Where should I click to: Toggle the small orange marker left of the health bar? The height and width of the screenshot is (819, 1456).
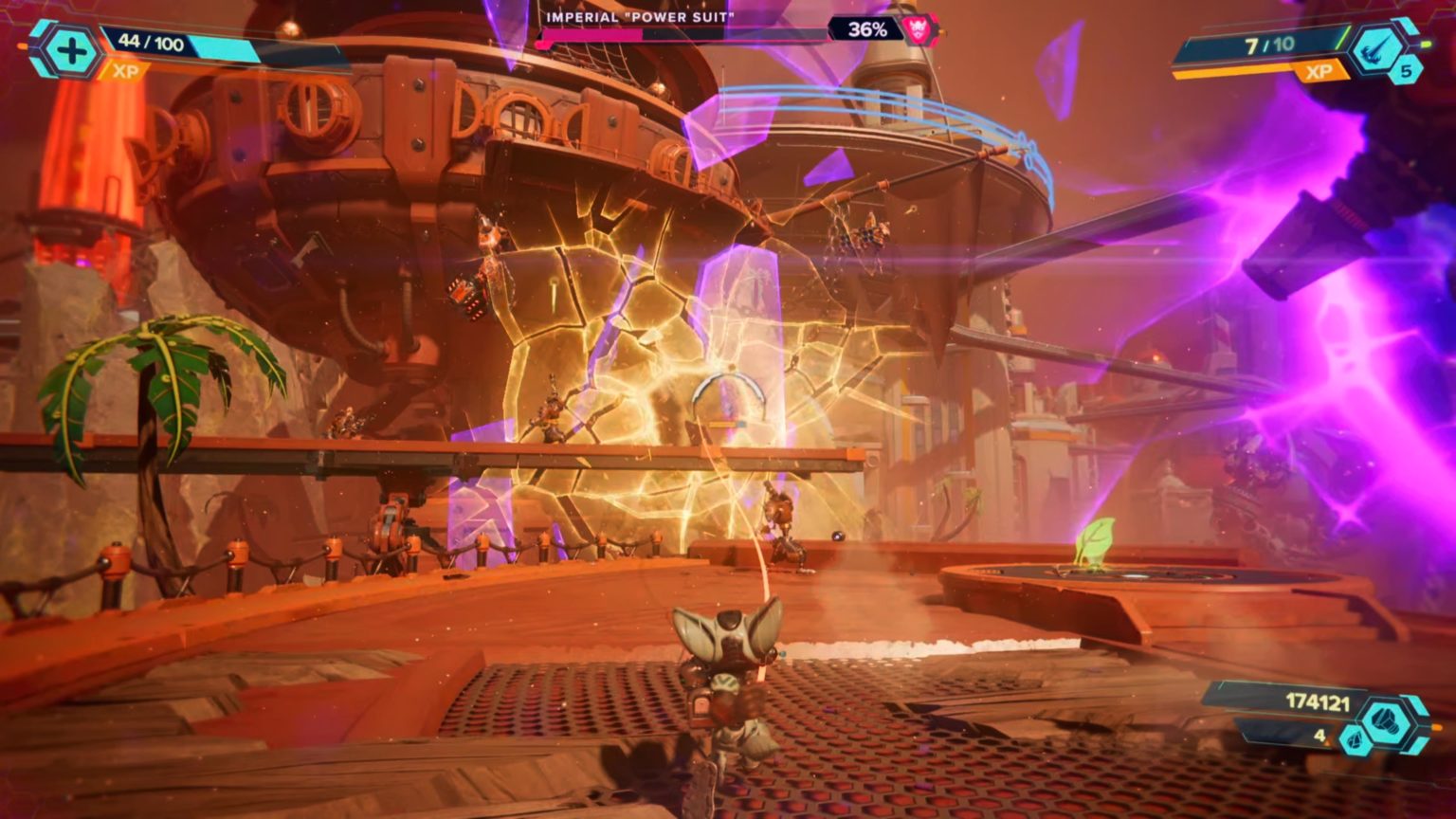[x=24, y=46]
